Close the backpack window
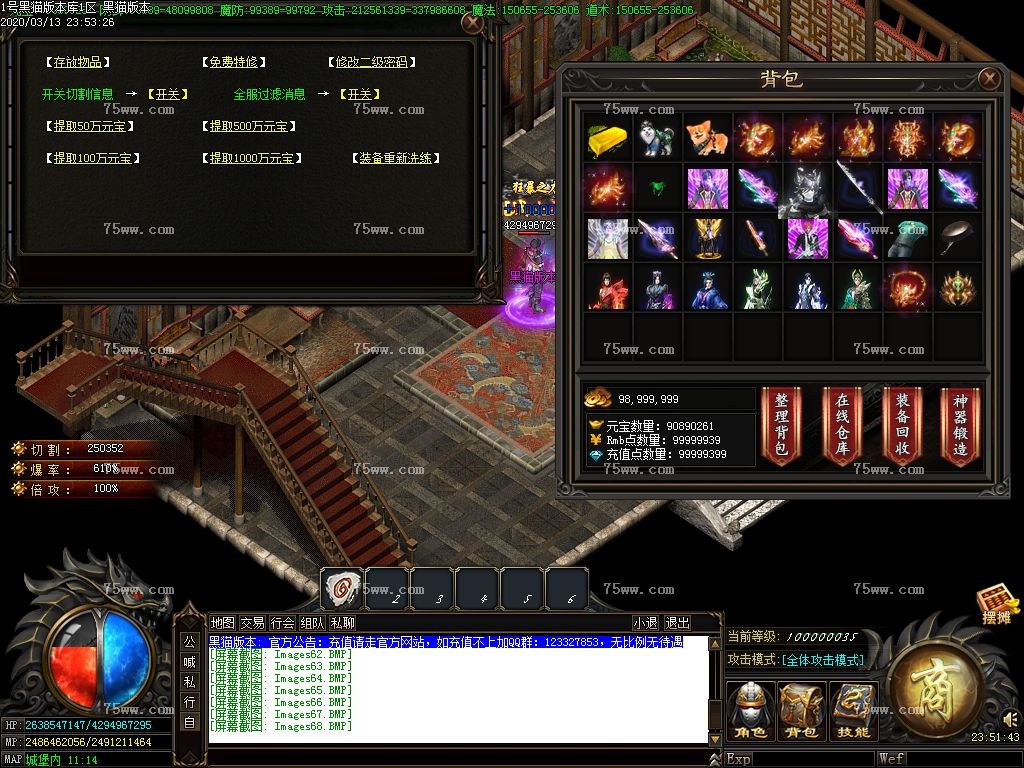Viewport: 1024px width, 768px height. coord(989,79)
